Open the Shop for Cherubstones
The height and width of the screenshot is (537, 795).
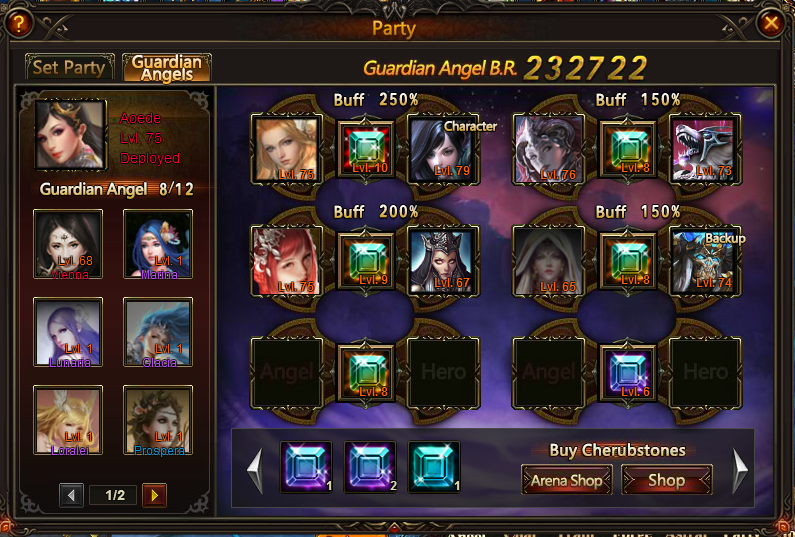666,481
